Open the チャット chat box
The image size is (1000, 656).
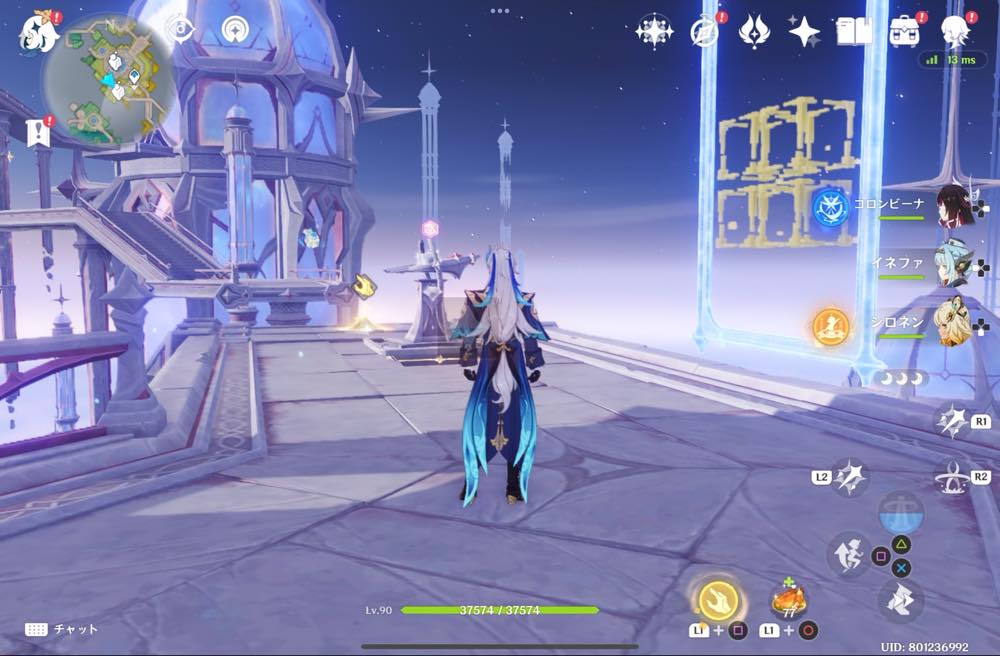[62, 629]
